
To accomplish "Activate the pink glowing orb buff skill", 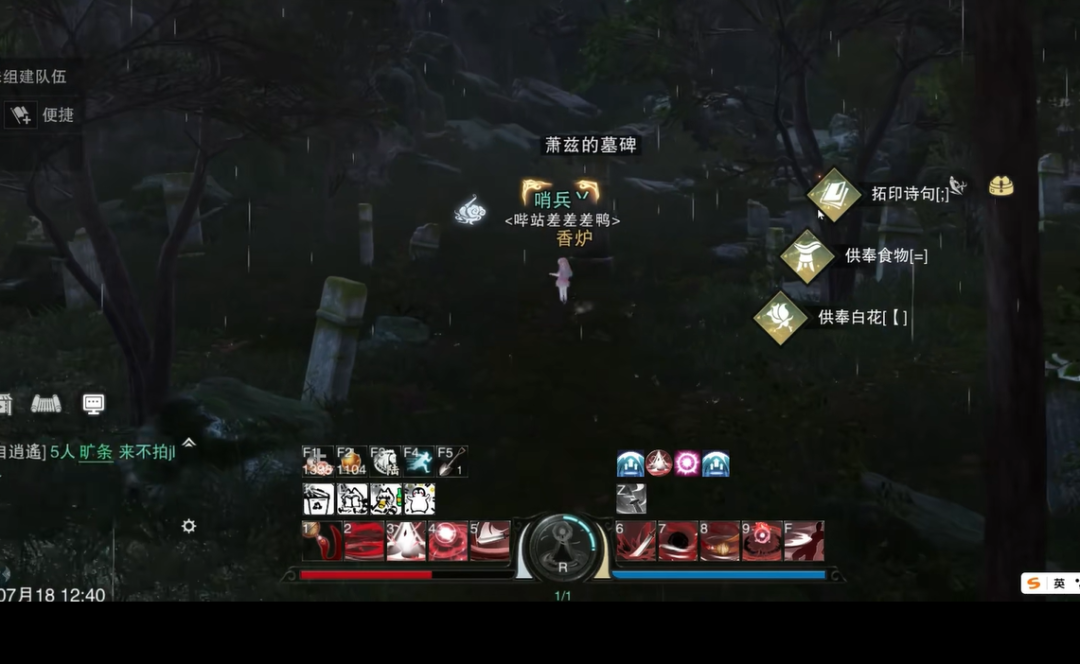I will tap(687, 463).
